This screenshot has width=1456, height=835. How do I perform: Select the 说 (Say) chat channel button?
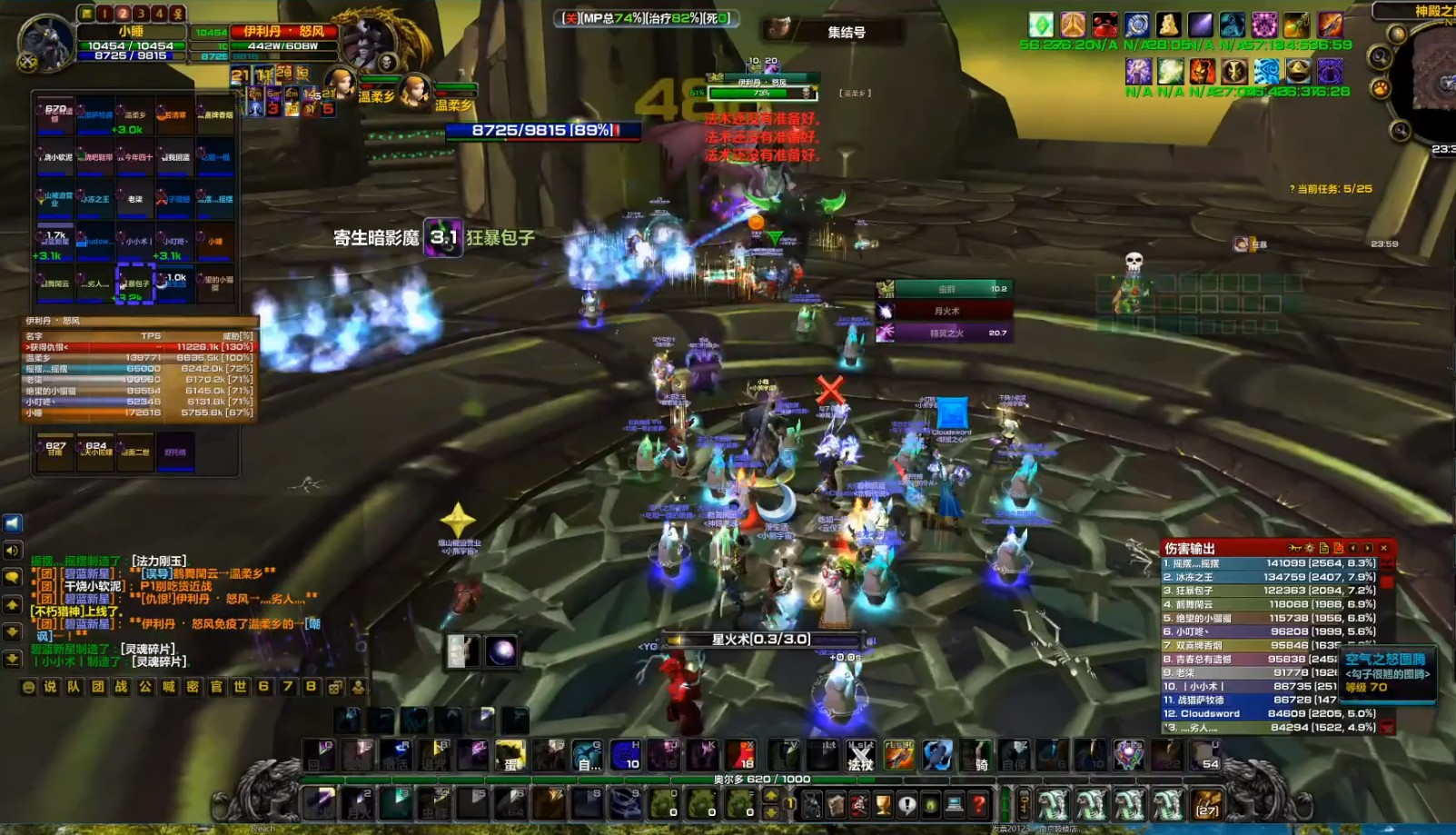click(x=50, y=687)
